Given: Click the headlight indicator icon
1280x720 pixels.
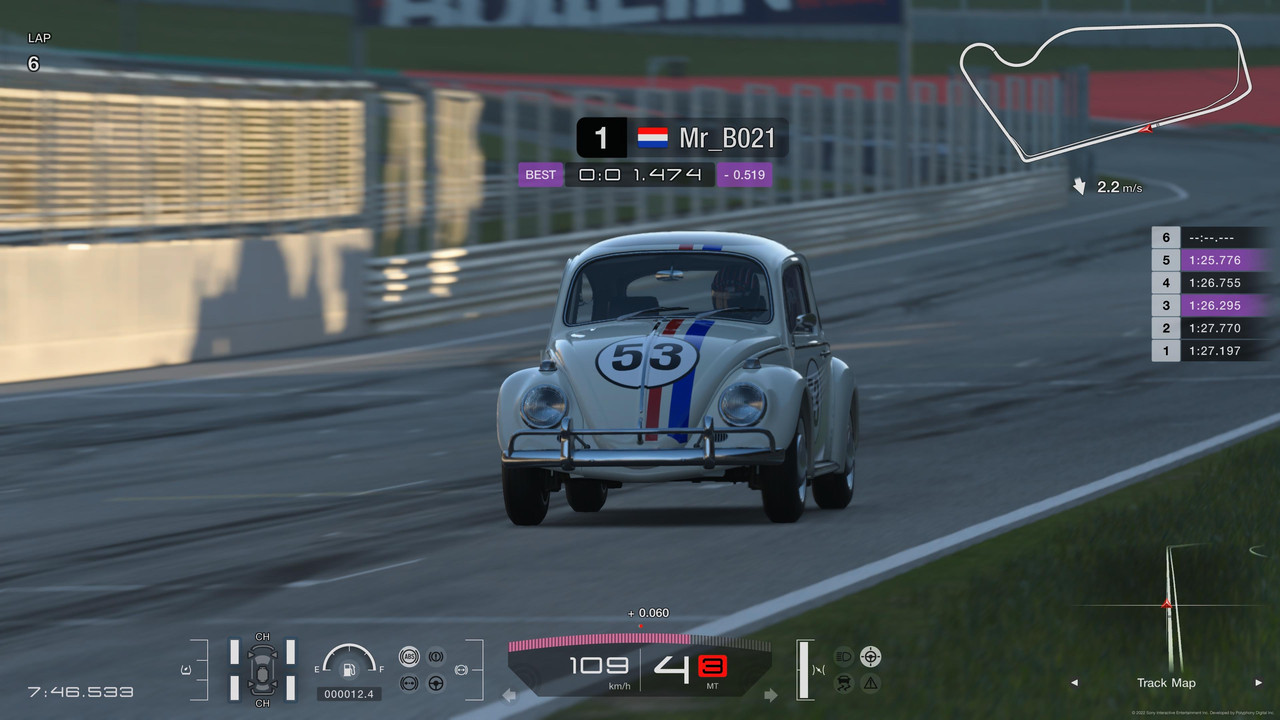Looking at the screenshot, I should coord(843,657).
